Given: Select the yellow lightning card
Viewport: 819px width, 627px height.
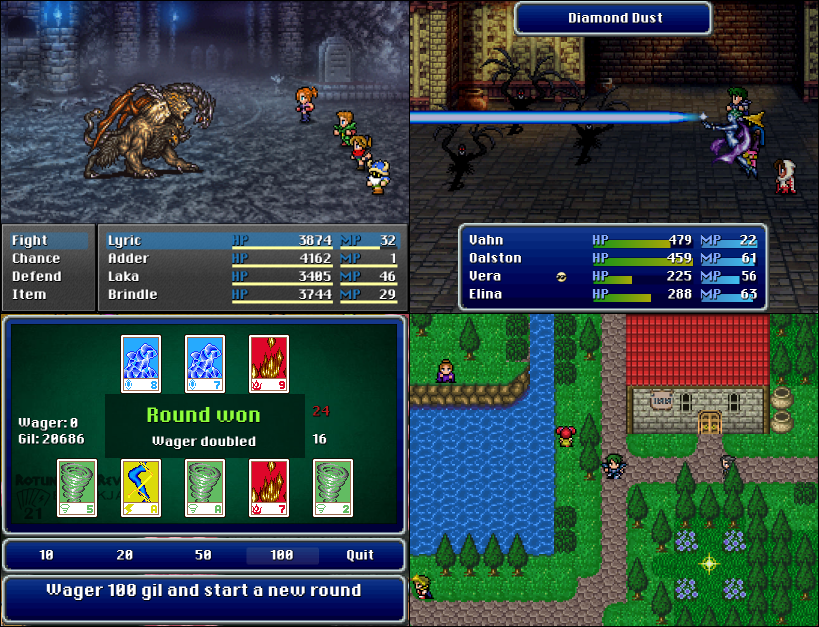Looking at the screenshot, I should [x=141, y=488].
